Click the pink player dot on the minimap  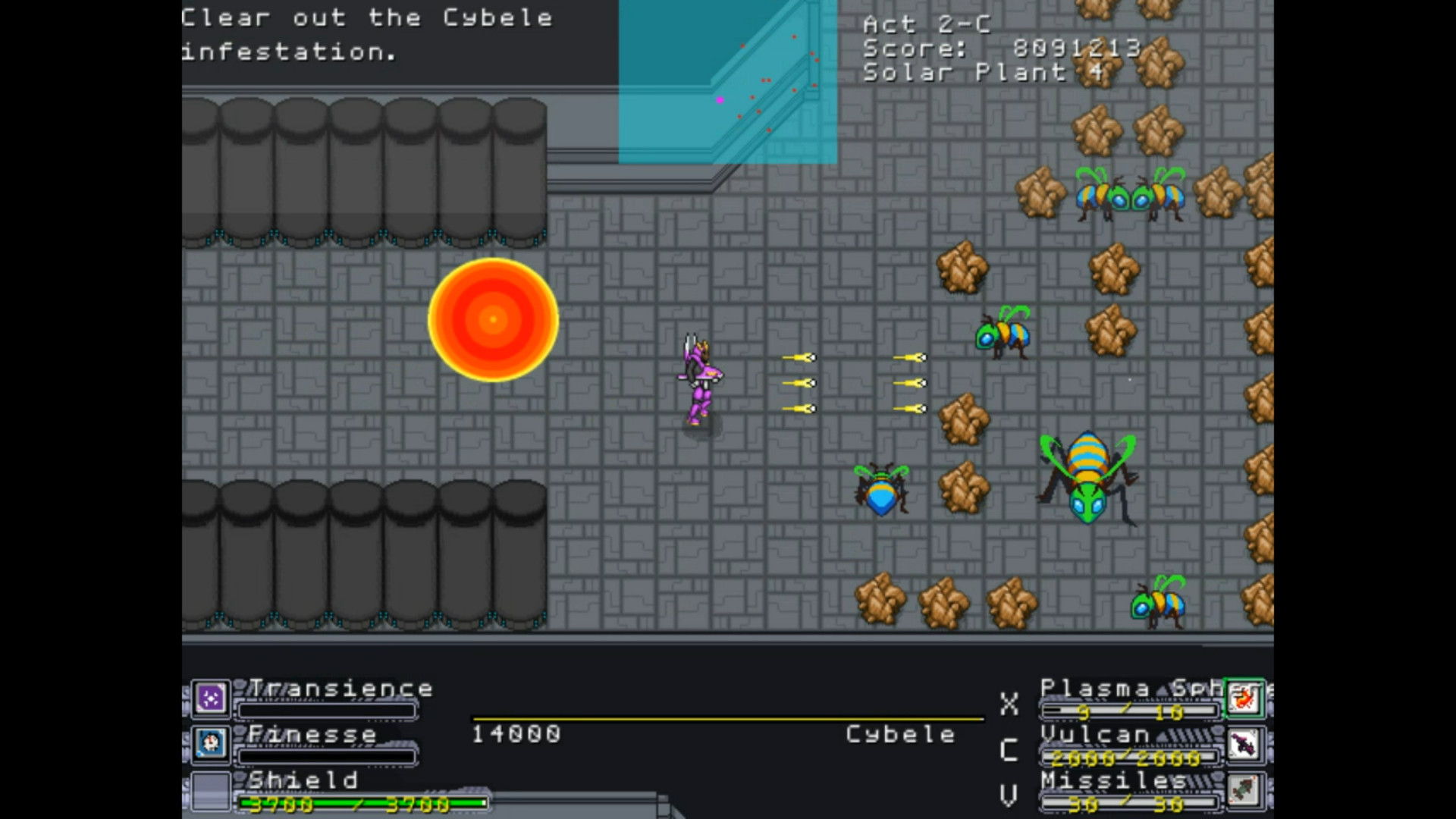[719, 99]
